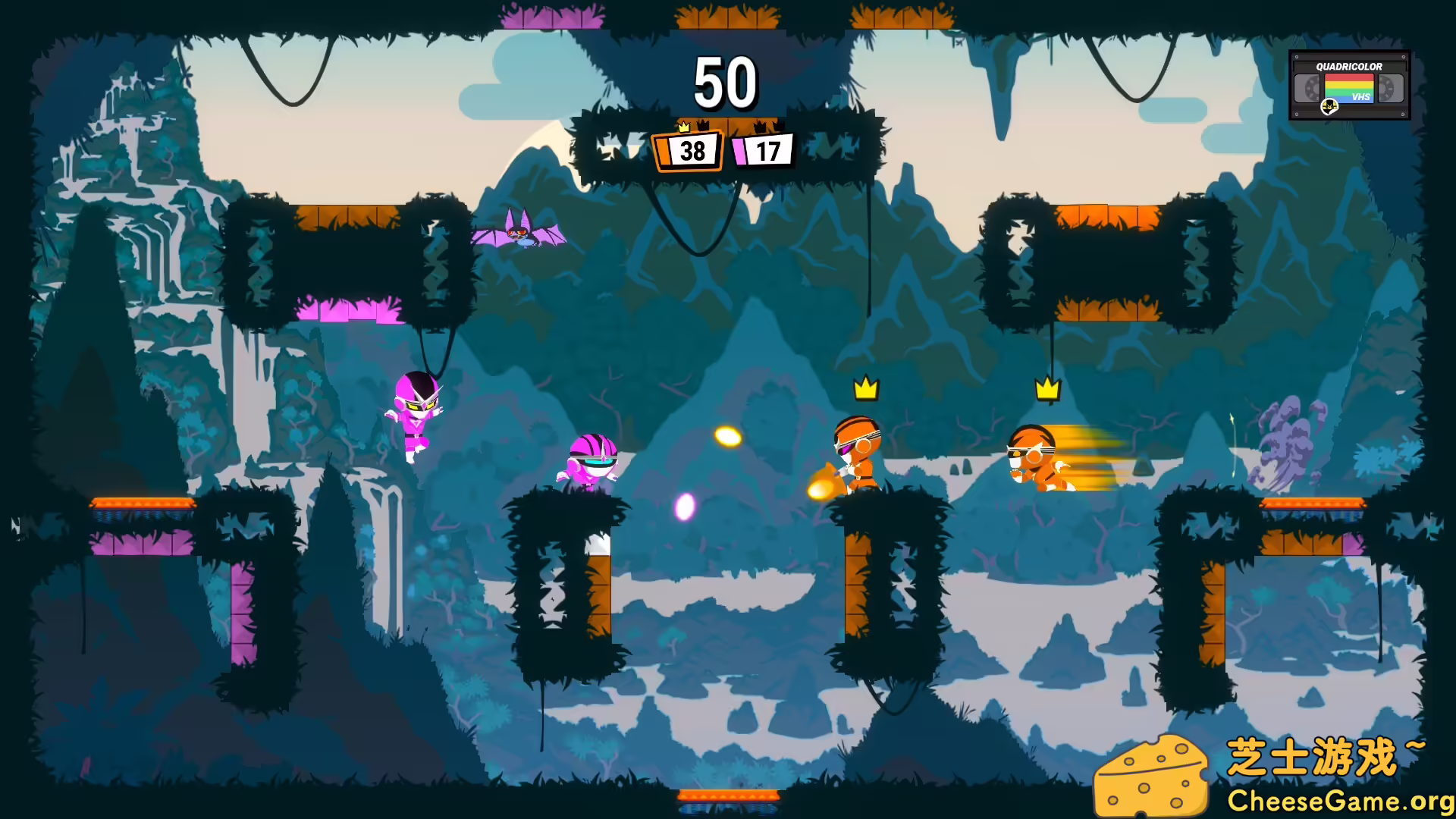Select the orange team score panel showing 38
Viewport: 1456px width, 819px height.
tap(689, 152)
